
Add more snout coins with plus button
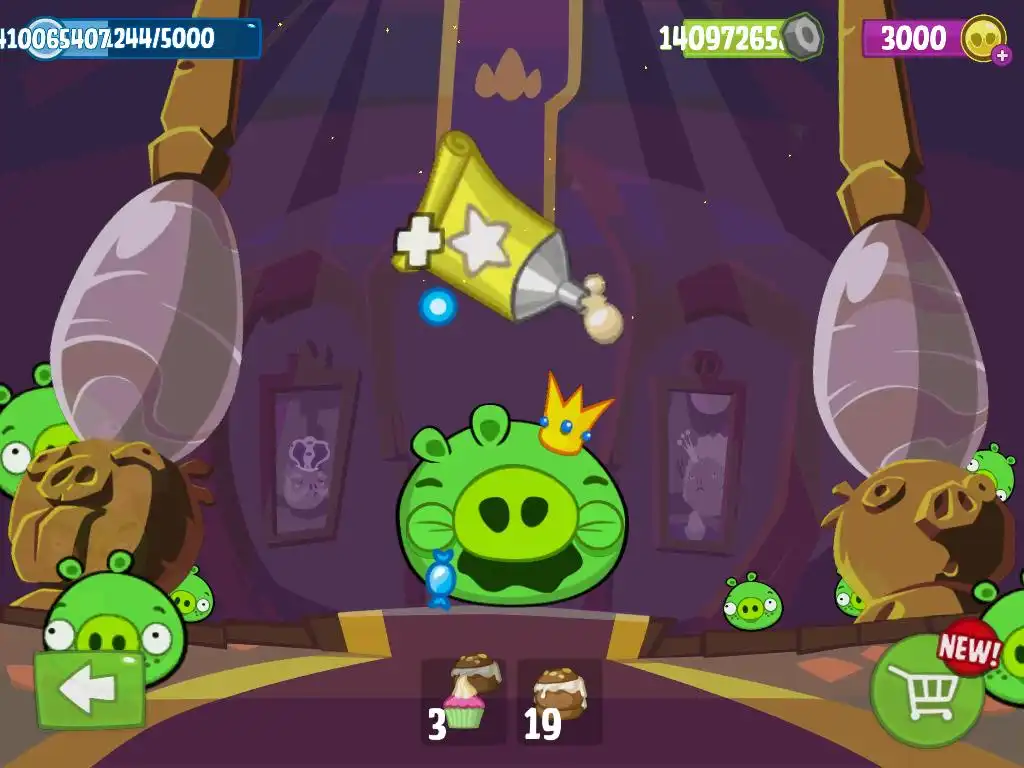click(1002, 56)
